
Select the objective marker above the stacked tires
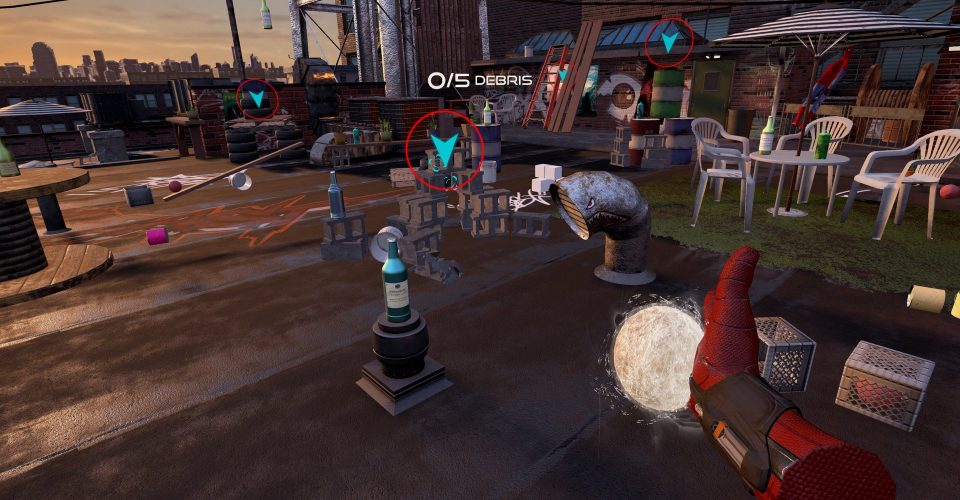pyautogui.click(x=258, y=98)
